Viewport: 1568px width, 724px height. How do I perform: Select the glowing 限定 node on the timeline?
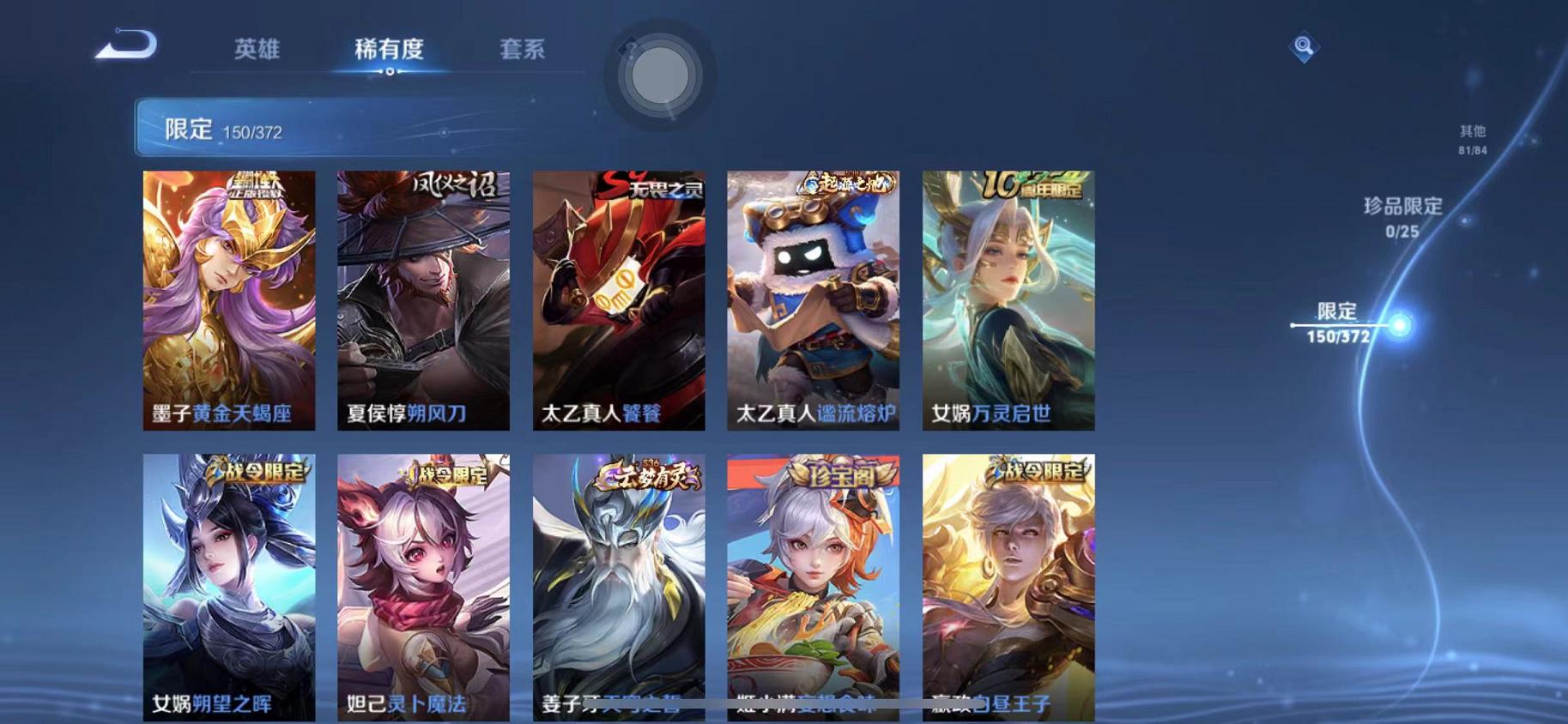point(1400,325)
